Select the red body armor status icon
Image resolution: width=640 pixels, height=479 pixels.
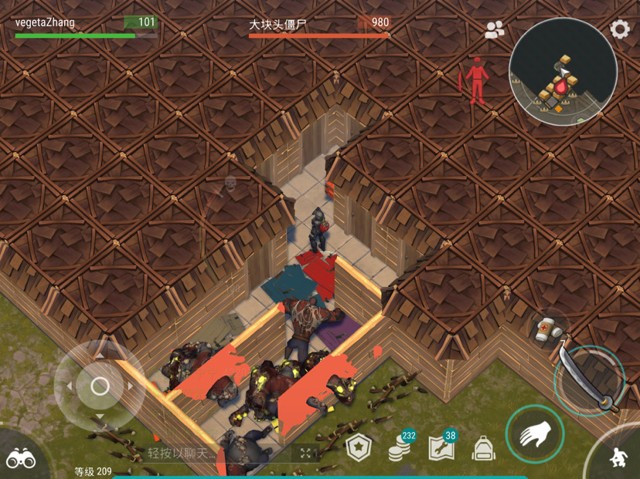point(477,80)
